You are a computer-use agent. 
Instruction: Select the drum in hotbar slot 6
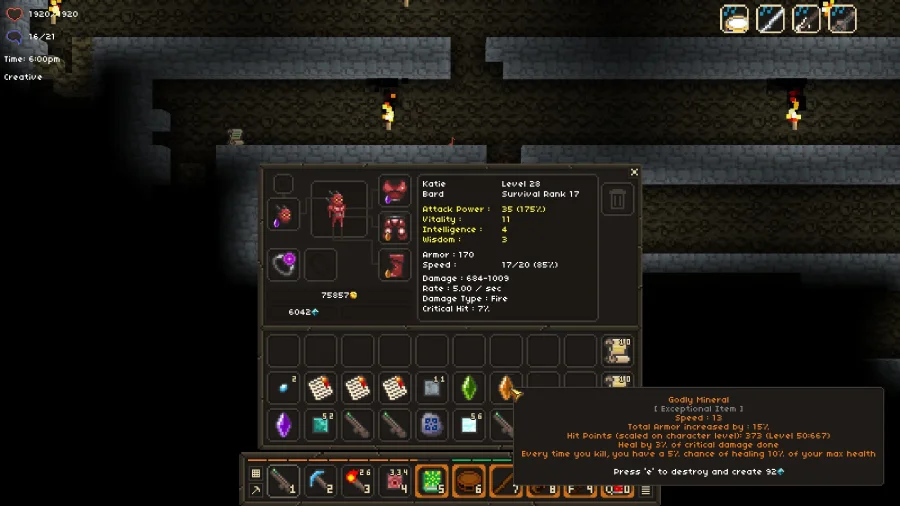pos(468,480)
